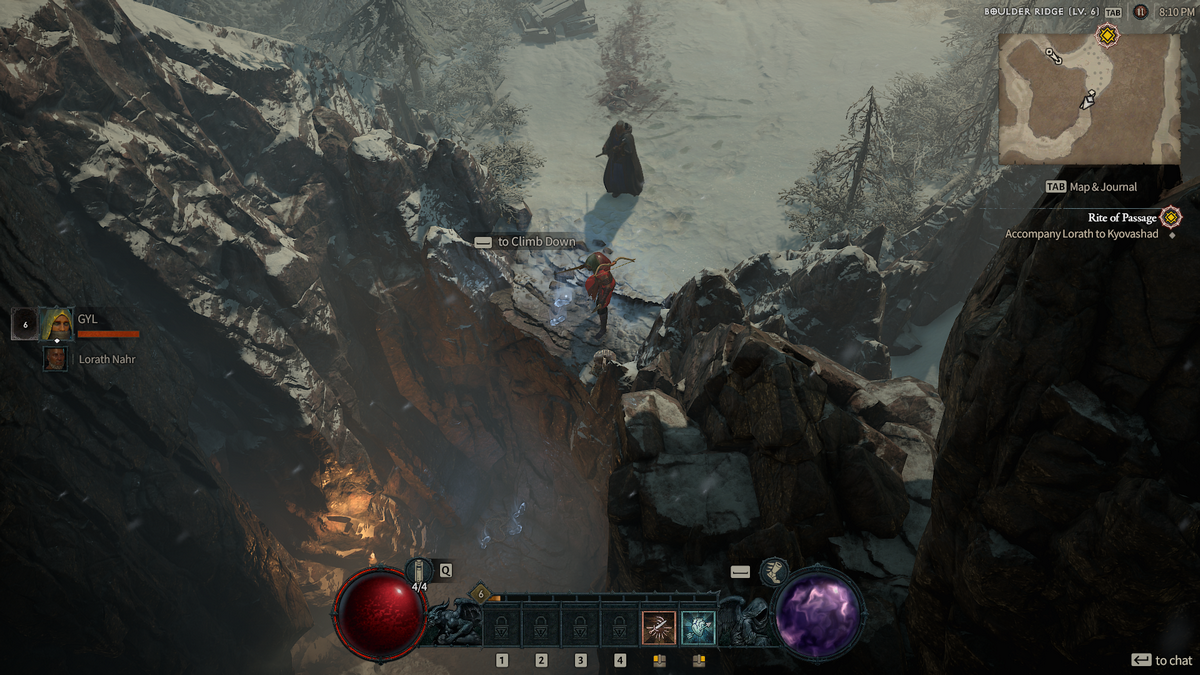Open the minimap in the corner

click(1089, 100)
